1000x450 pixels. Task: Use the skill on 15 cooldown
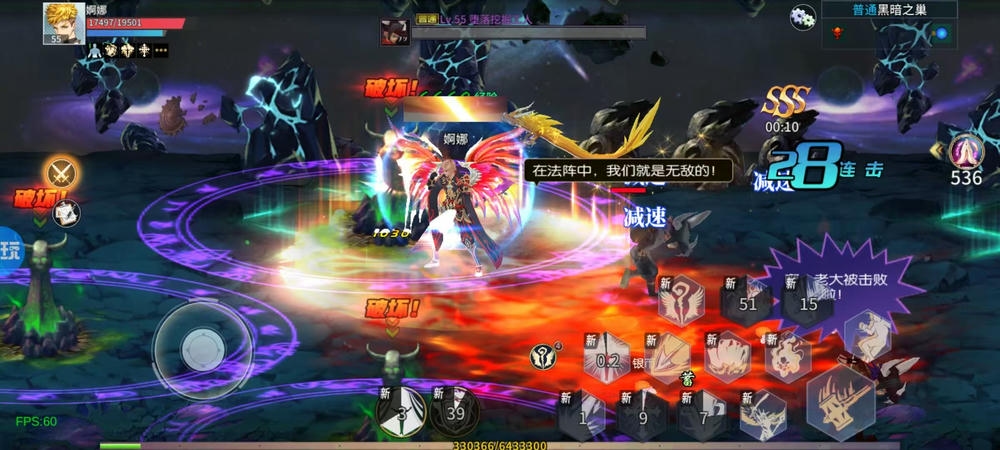click(x=808, y=302)
